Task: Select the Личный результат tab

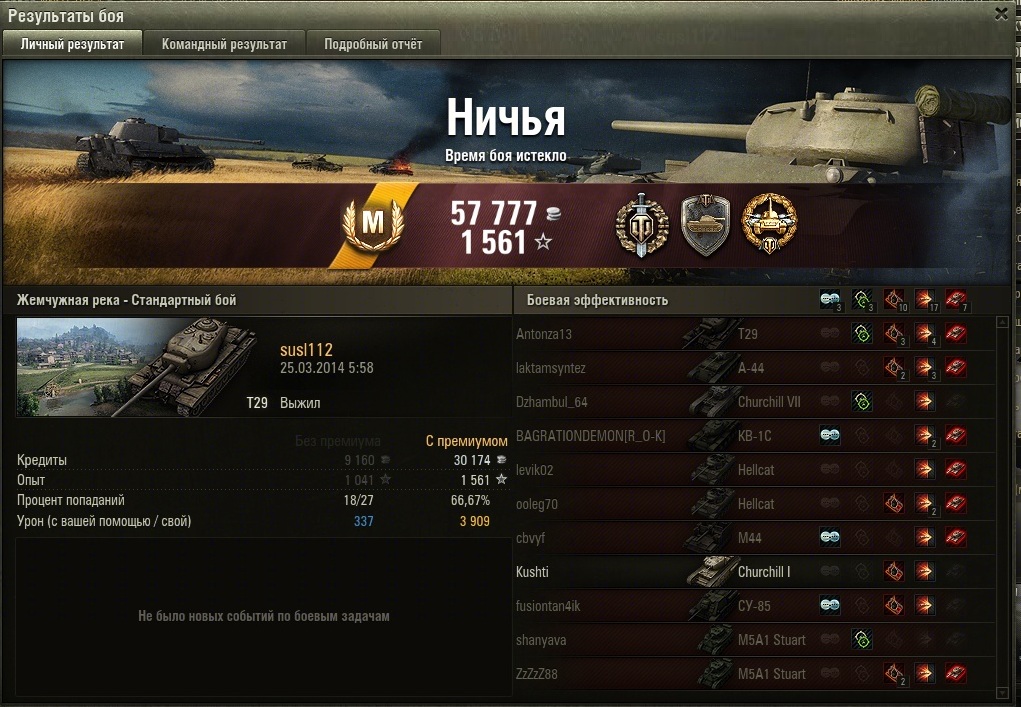Action: 72,44
